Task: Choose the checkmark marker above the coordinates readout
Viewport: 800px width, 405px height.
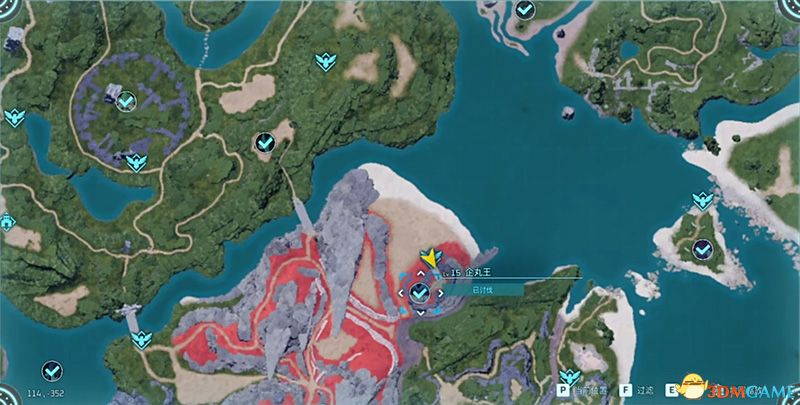Action: pyautogui.click(x=49, y=370)
